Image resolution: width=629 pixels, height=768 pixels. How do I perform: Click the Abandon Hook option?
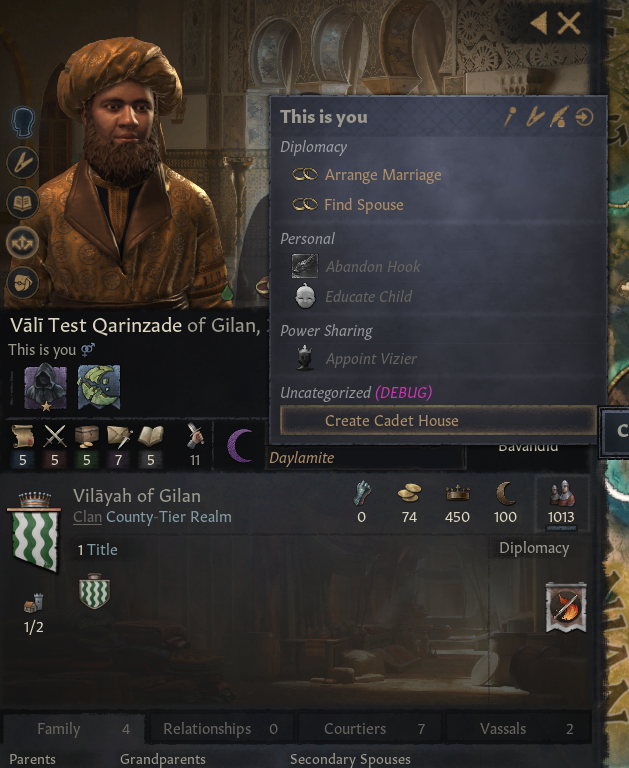372,267
